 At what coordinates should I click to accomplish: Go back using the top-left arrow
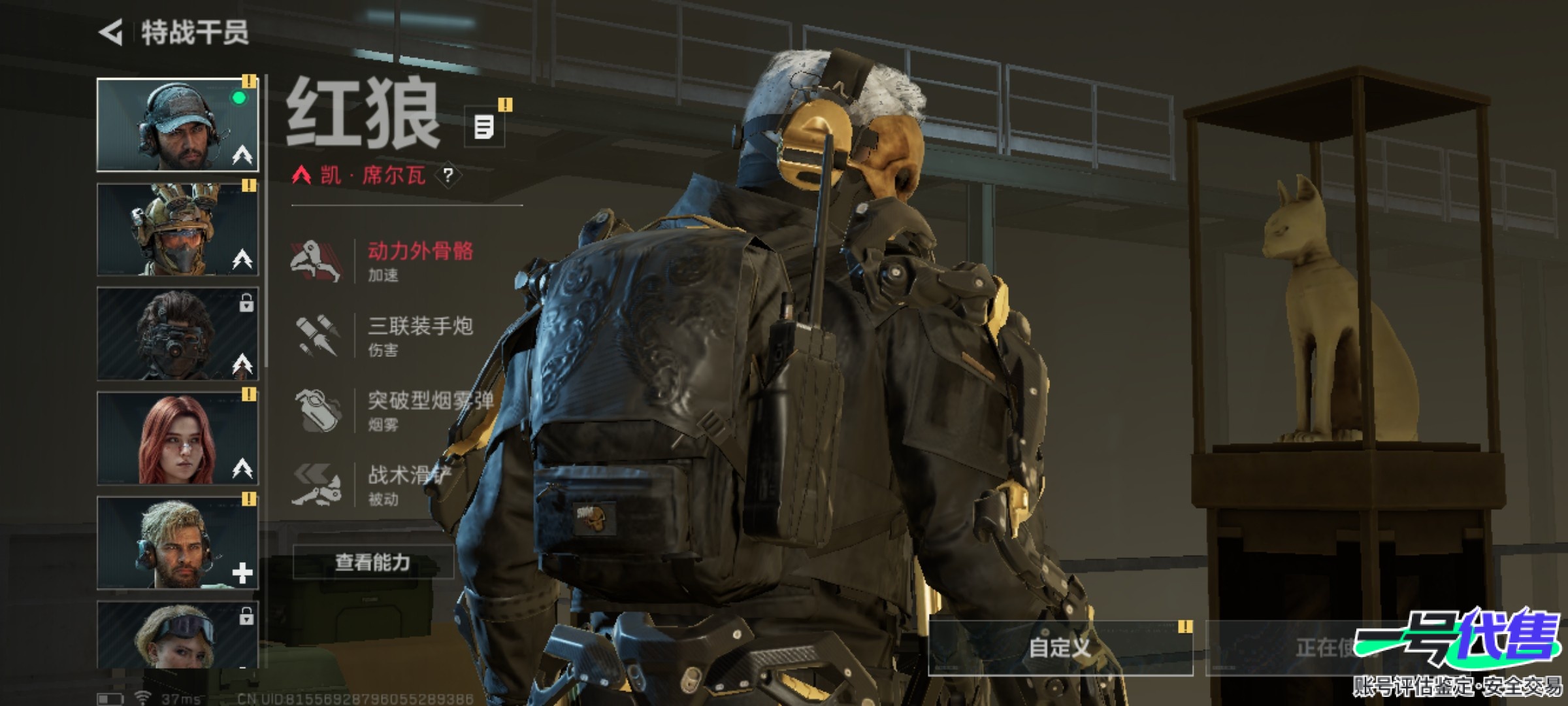pos(112,33)
